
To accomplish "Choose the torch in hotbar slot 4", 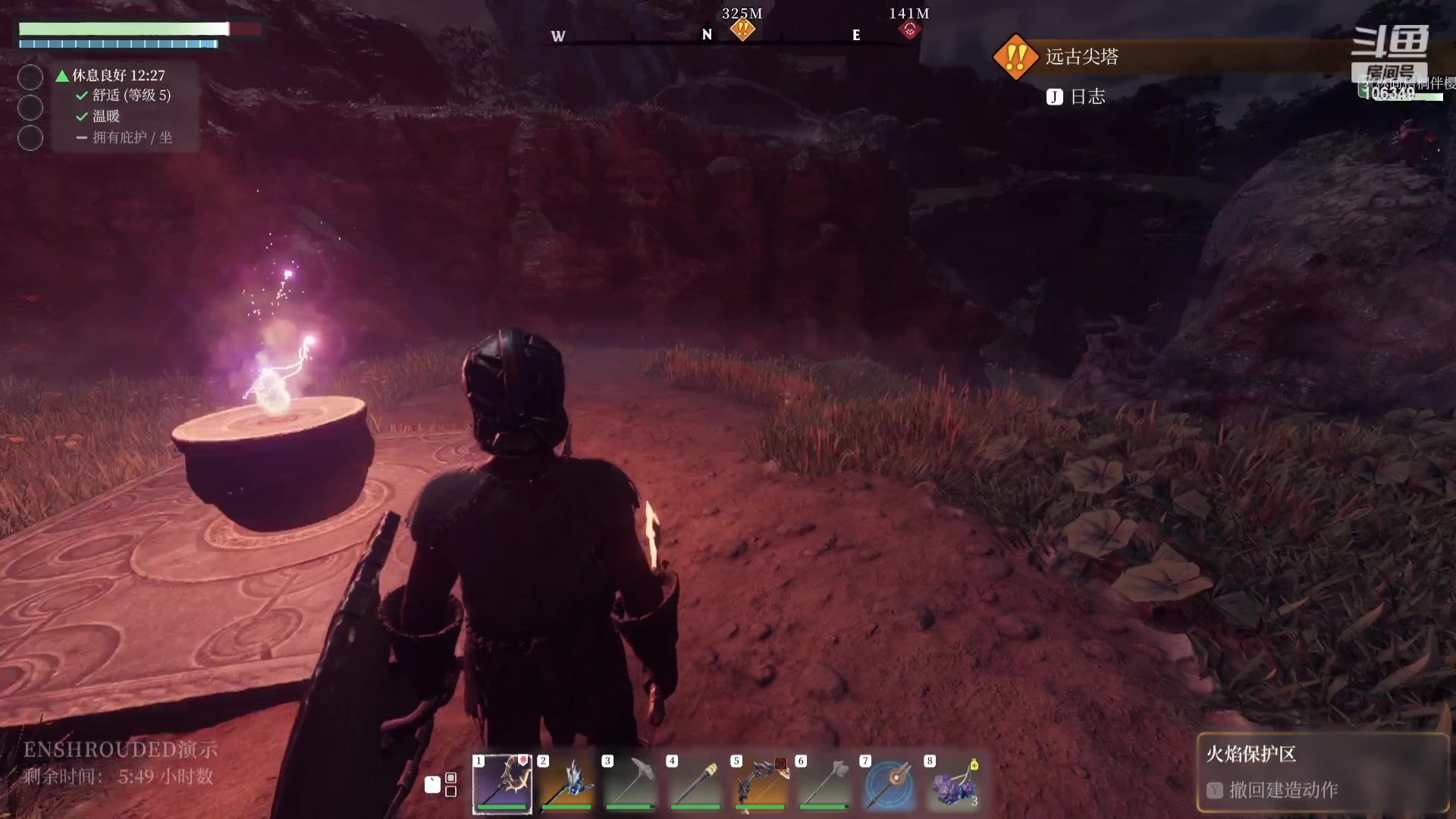I will click(695, 783).
